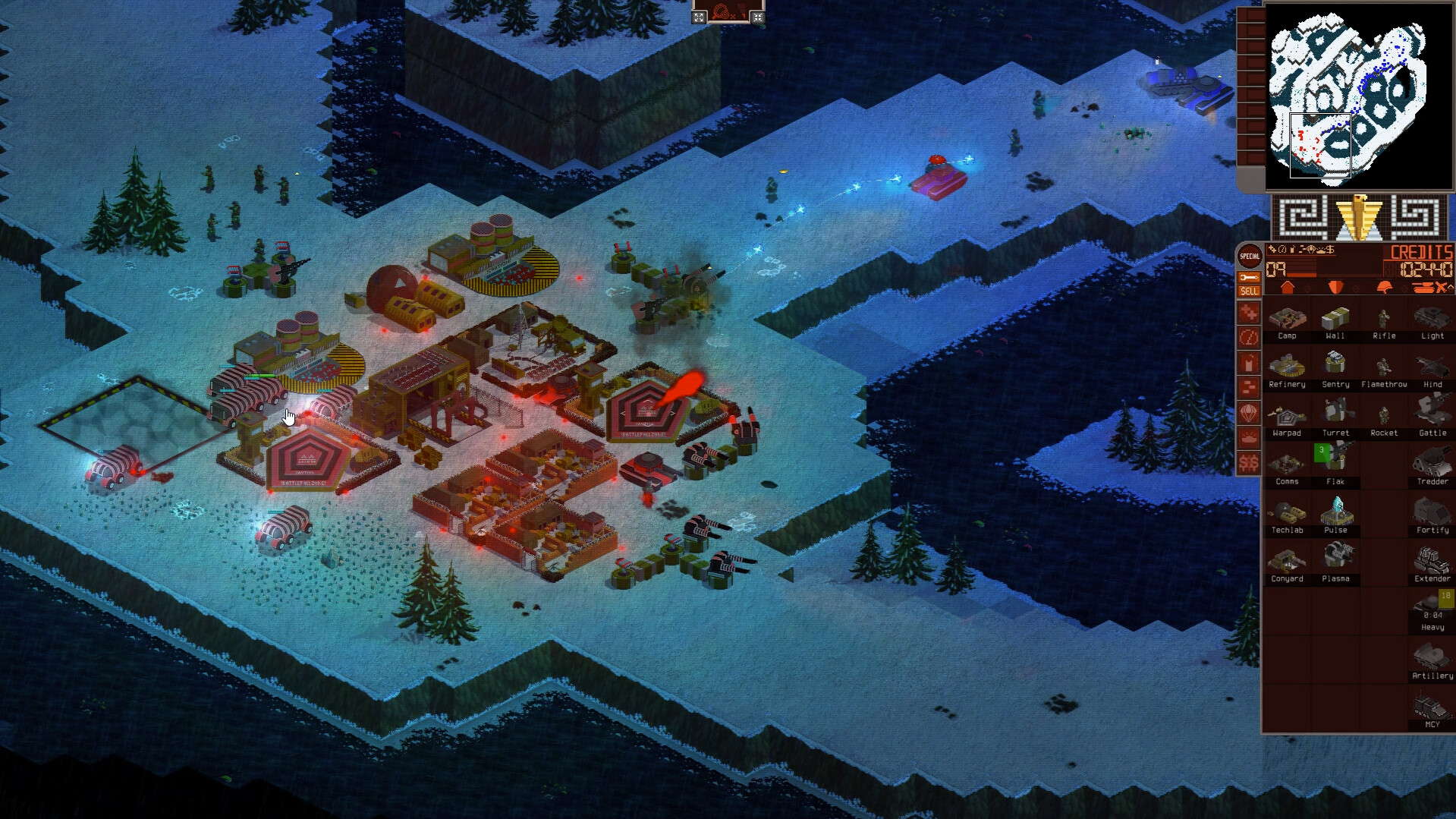Select the Refinery build icon
Screen dimensions: 1456x819
[1288, 366]
